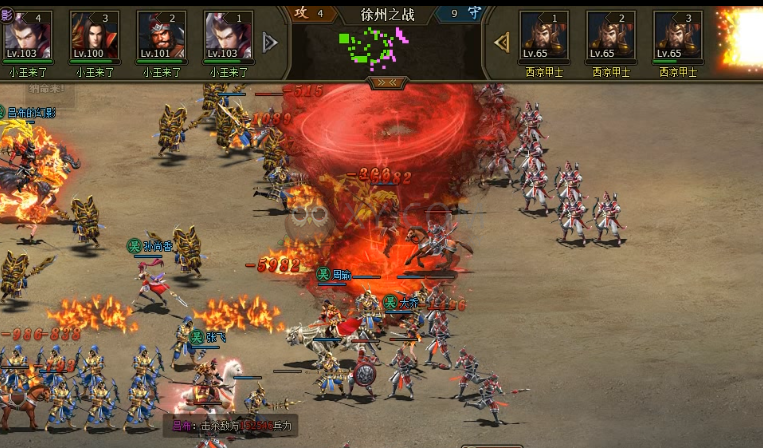Select the defender portrait numbered 3
Image resolution: width=763 pixels, height=448 pixels.
coord(678,37)
